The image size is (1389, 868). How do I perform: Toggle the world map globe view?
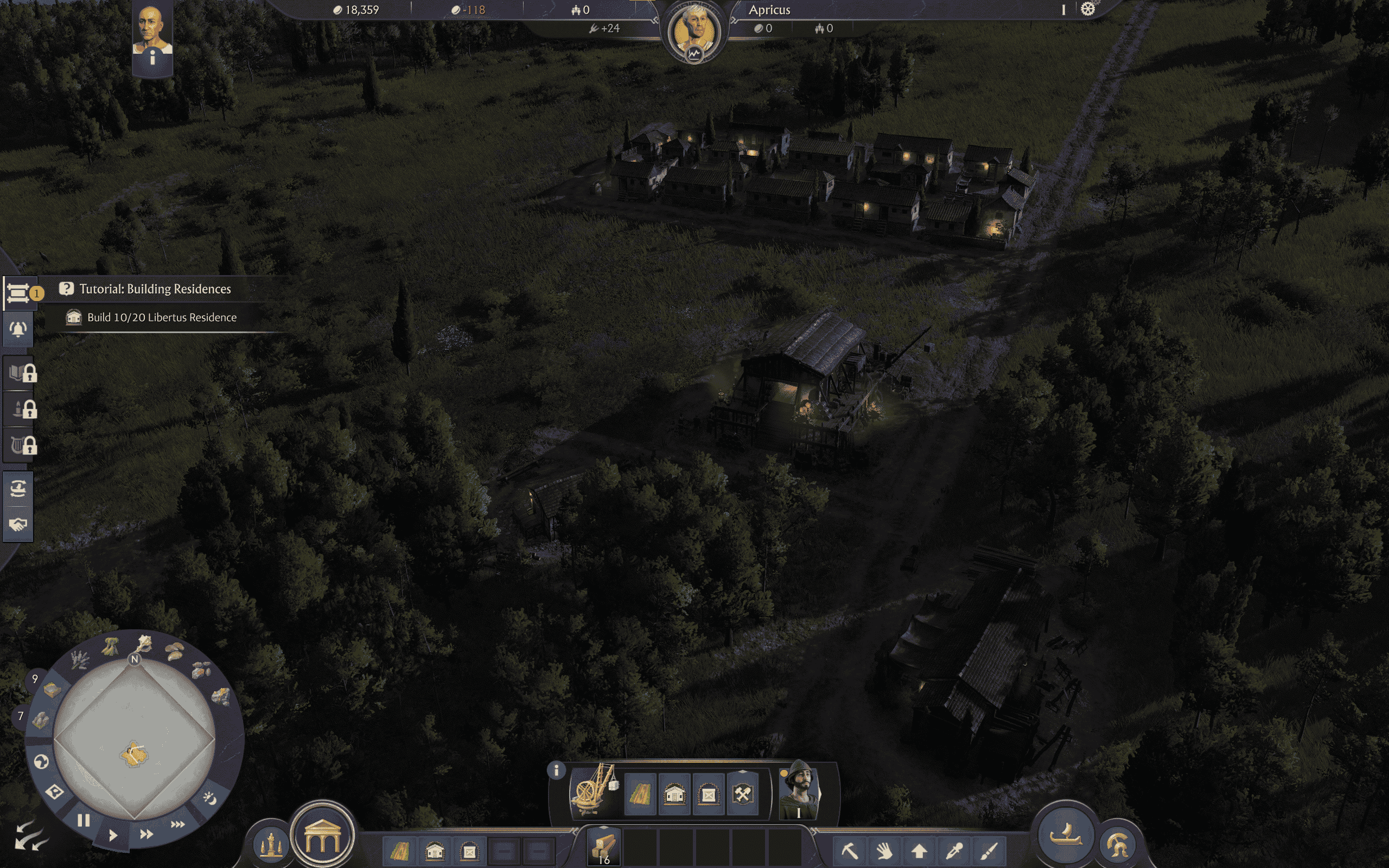(x=41, y=762)
